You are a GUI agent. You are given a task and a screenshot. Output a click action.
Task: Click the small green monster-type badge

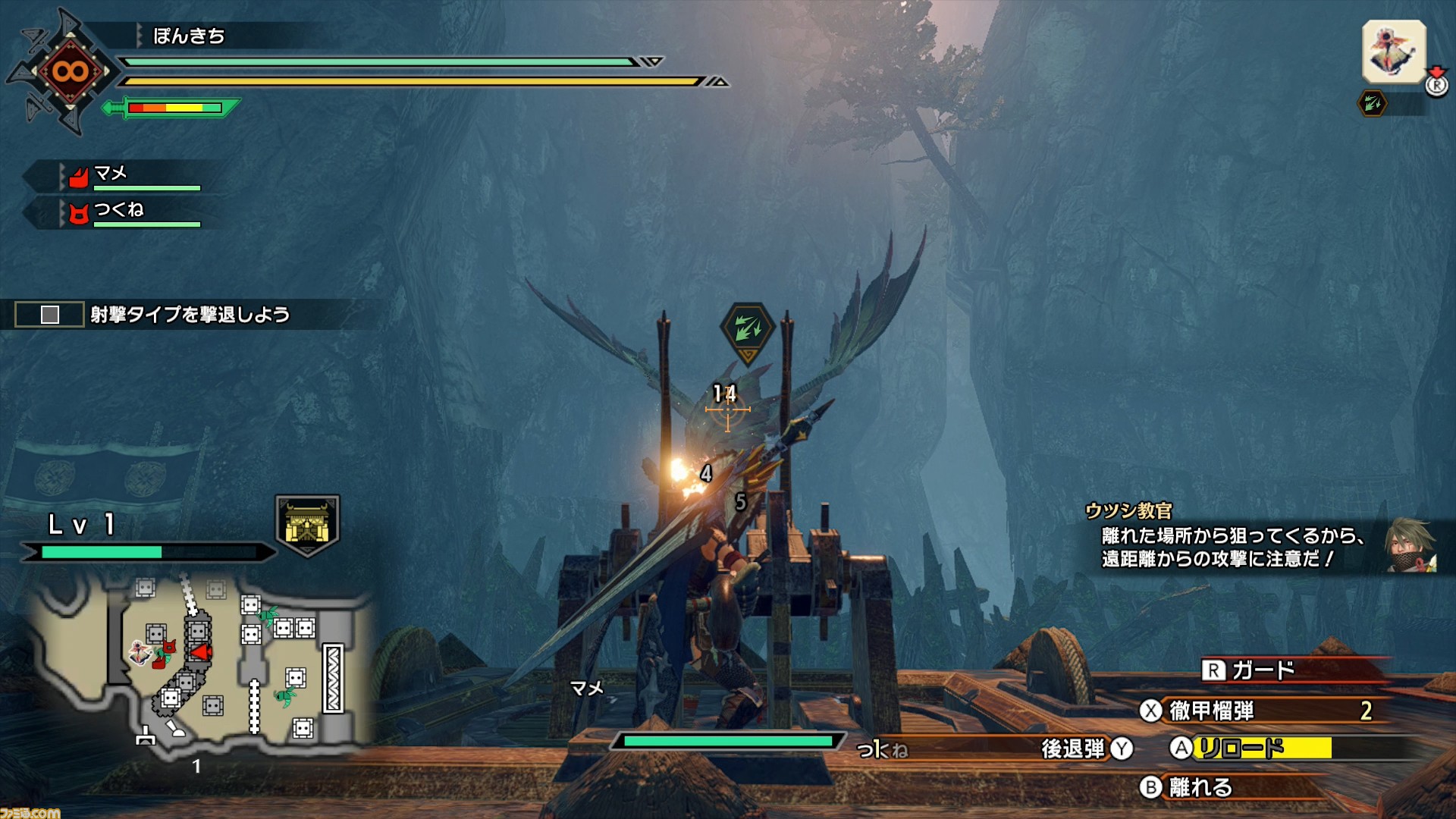(x=1373, y=103)
